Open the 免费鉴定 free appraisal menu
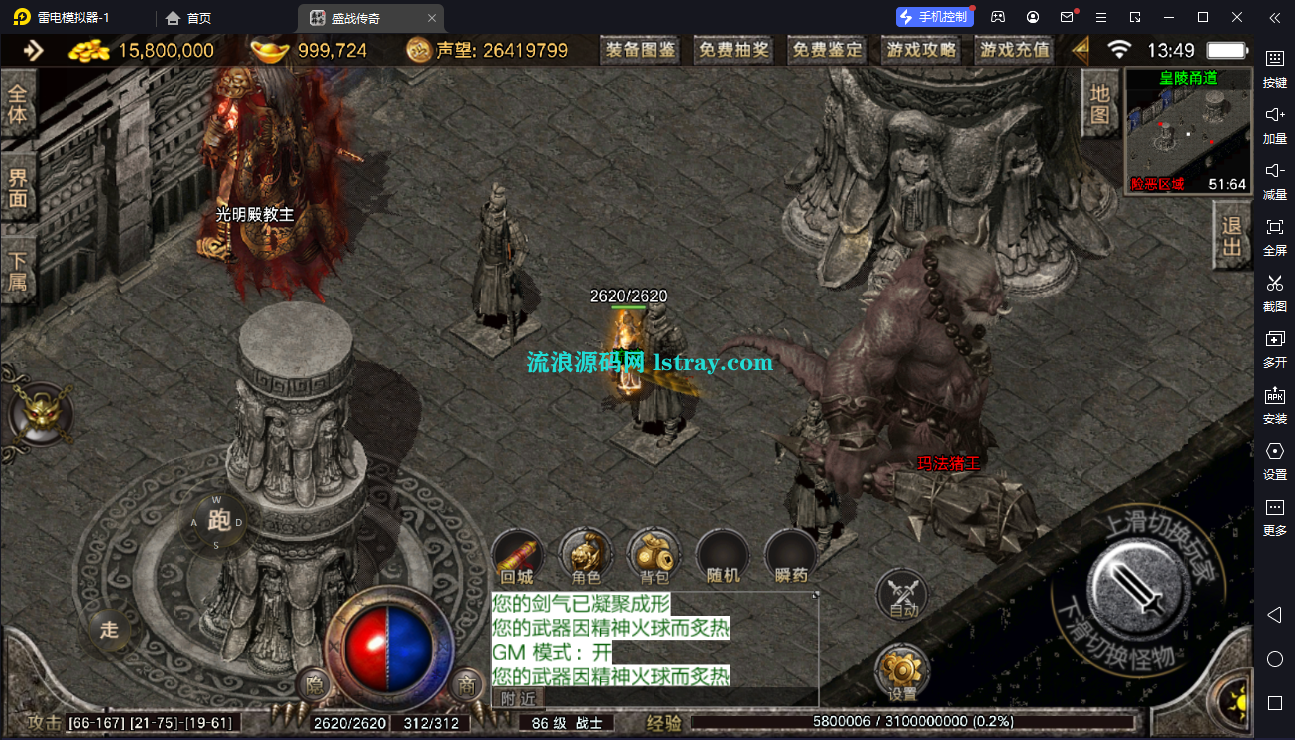The height and width of the screenshot is (740, 1295). coord(827,50)
